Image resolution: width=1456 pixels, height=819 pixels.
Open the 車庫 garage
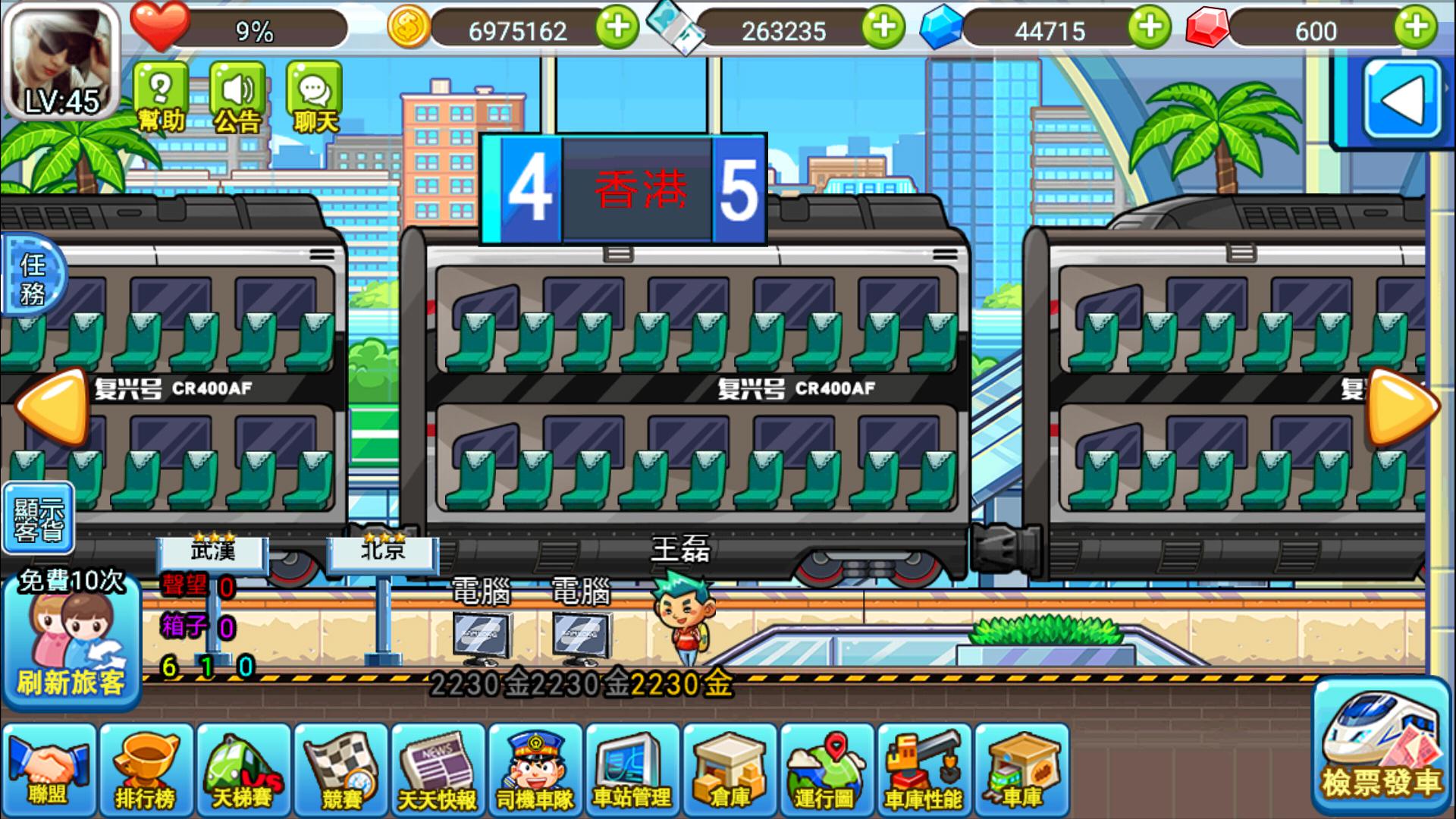1019,770
